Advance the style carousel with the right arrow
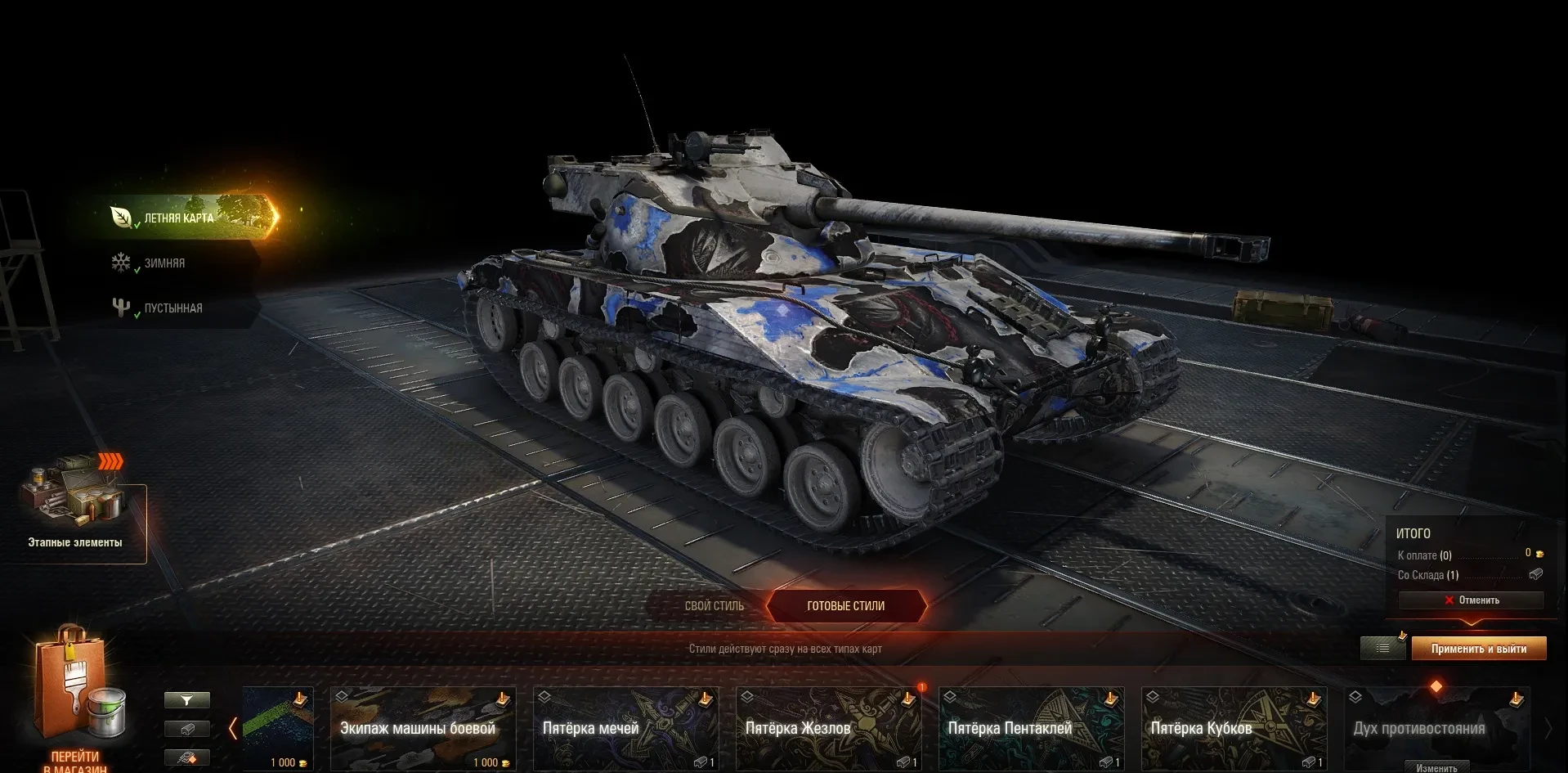The height and width of the screenshot is (773, 1568). (1548, 728)
